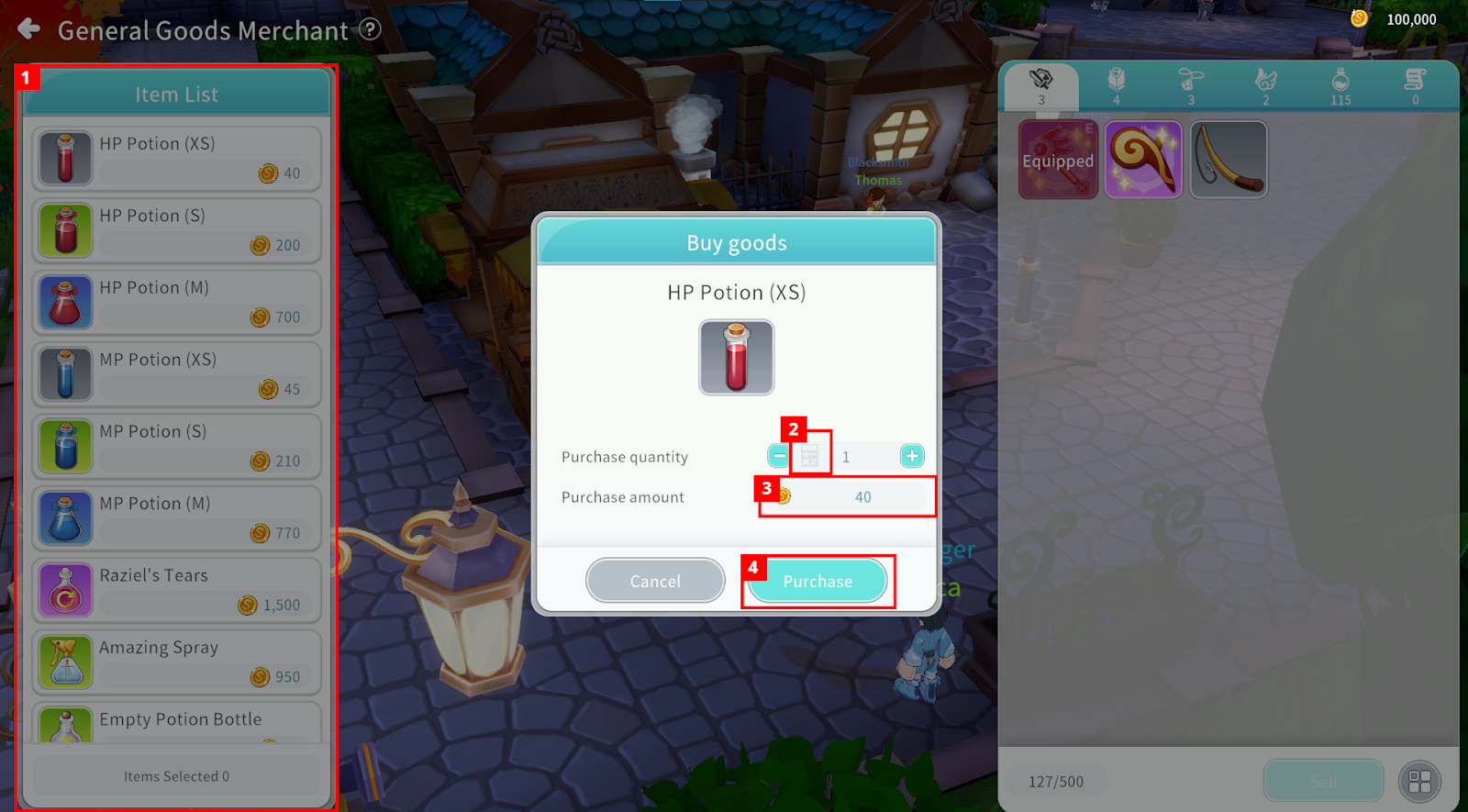Select the wooden bow inventory slot

coord(1229,160)
